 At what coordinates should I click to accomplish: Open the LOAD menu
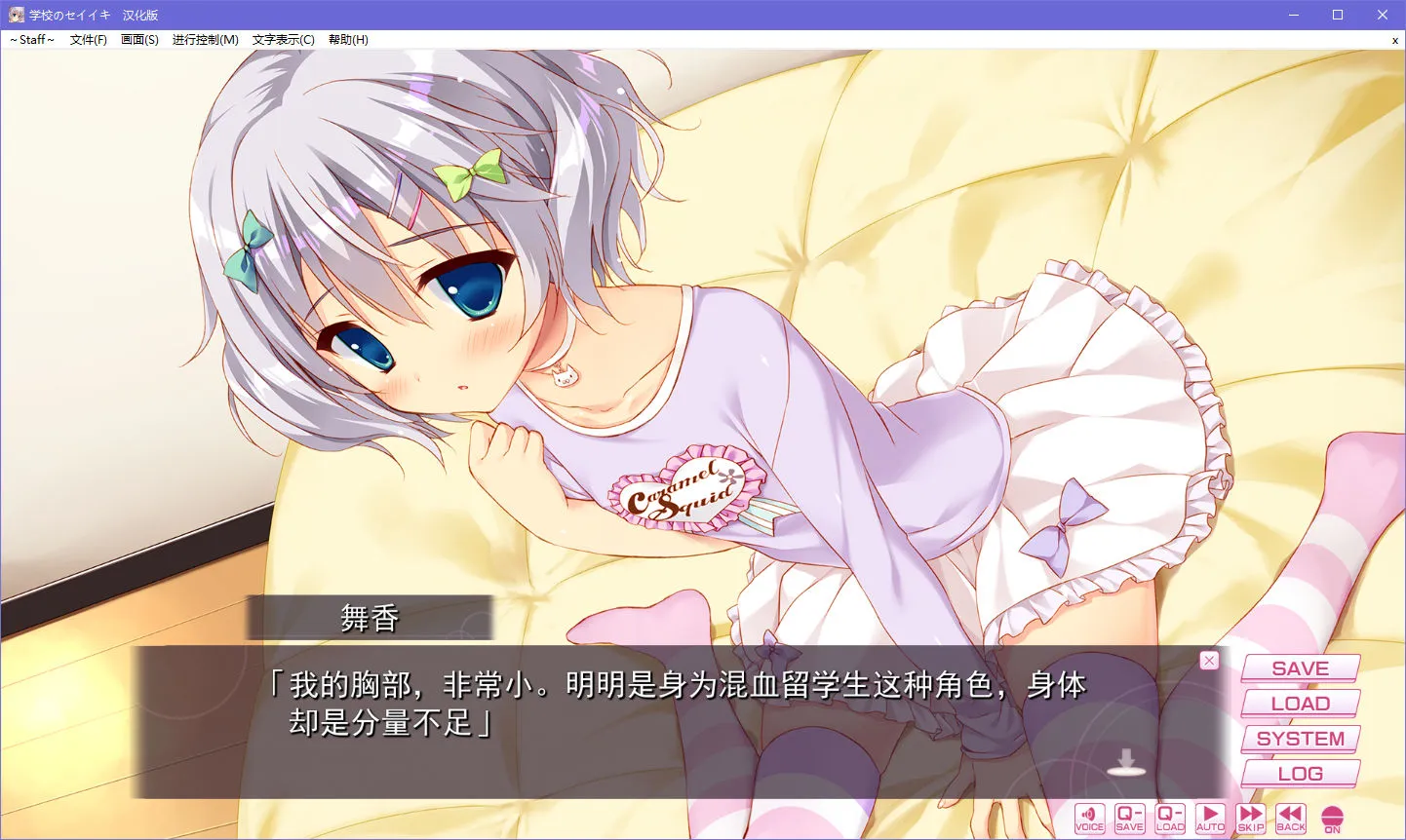pyautogui.click(x=1300, y=704)
